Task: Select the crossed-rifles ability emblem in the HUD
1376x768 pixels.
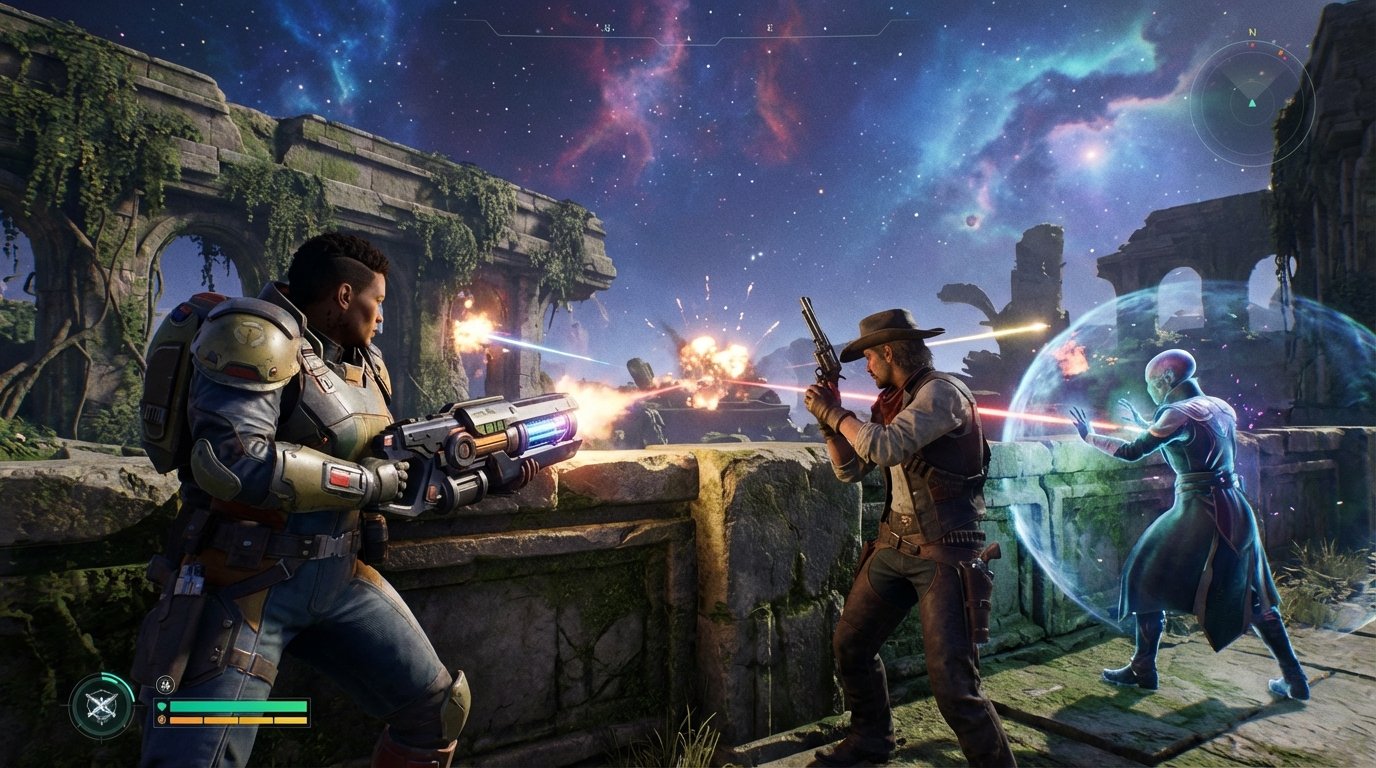Action: [101, 707]
